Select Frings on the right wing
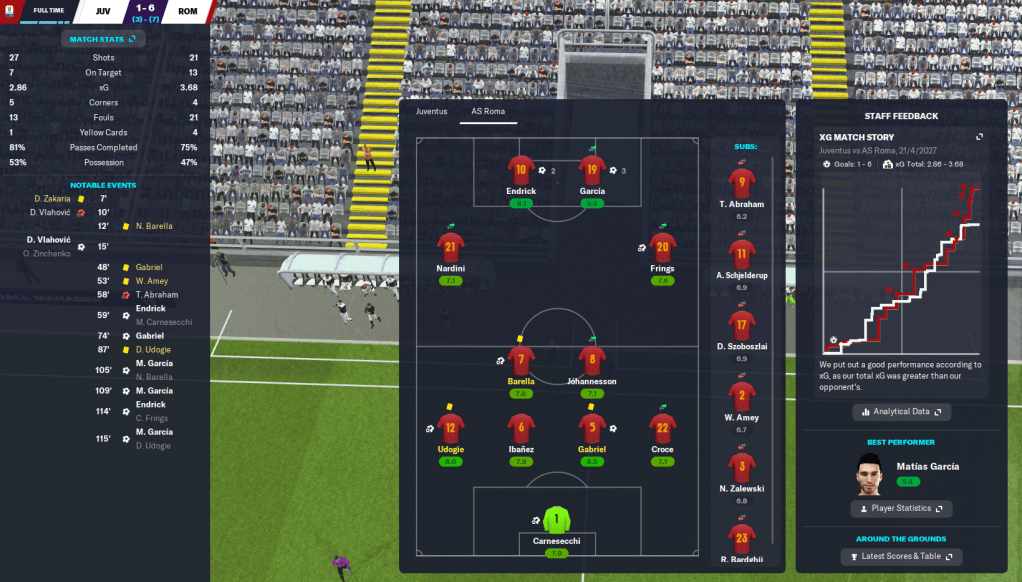The height and width of the screenshot is (582, 1022). pyautogui.click(x=662, y=248)
